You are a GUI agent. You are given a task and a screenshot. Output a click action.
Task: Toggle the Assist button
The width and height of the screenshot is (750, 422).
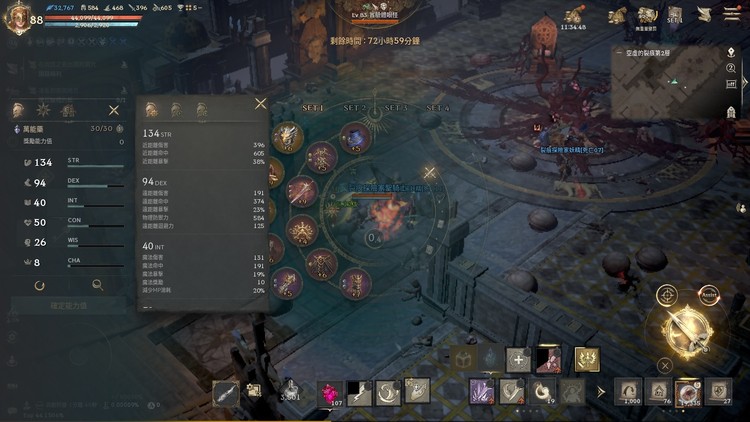click(x=709, y=294)
